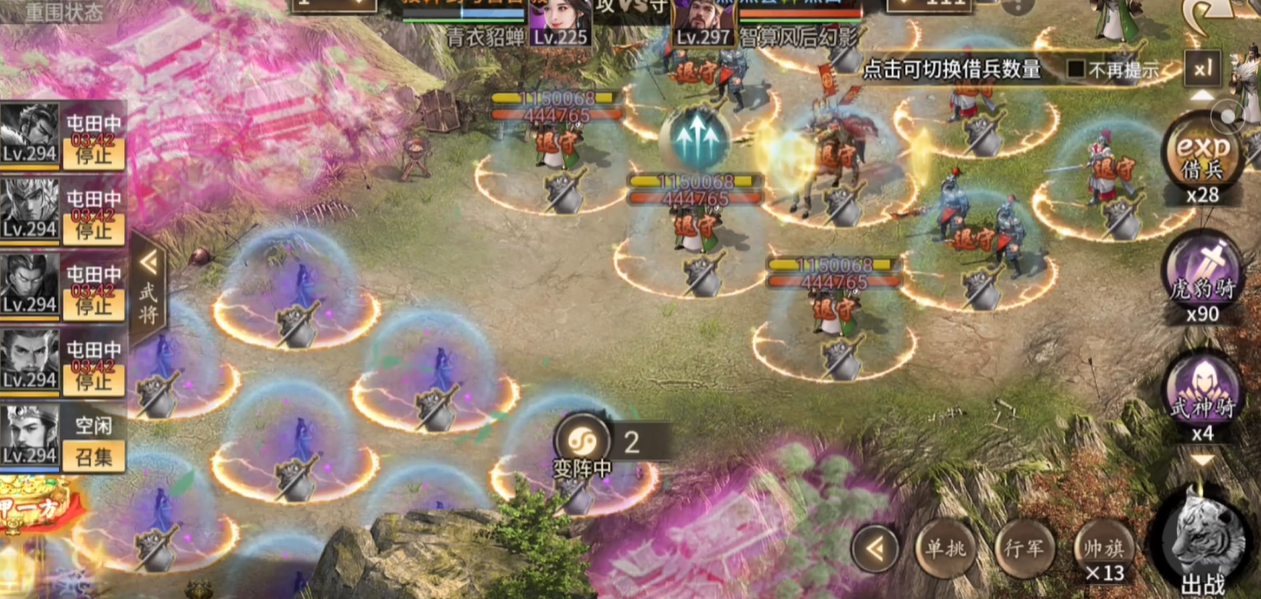Screen dimensions: 1261x599
Task: Toggle the x1 battle speed button
Action: point(1202,68)
